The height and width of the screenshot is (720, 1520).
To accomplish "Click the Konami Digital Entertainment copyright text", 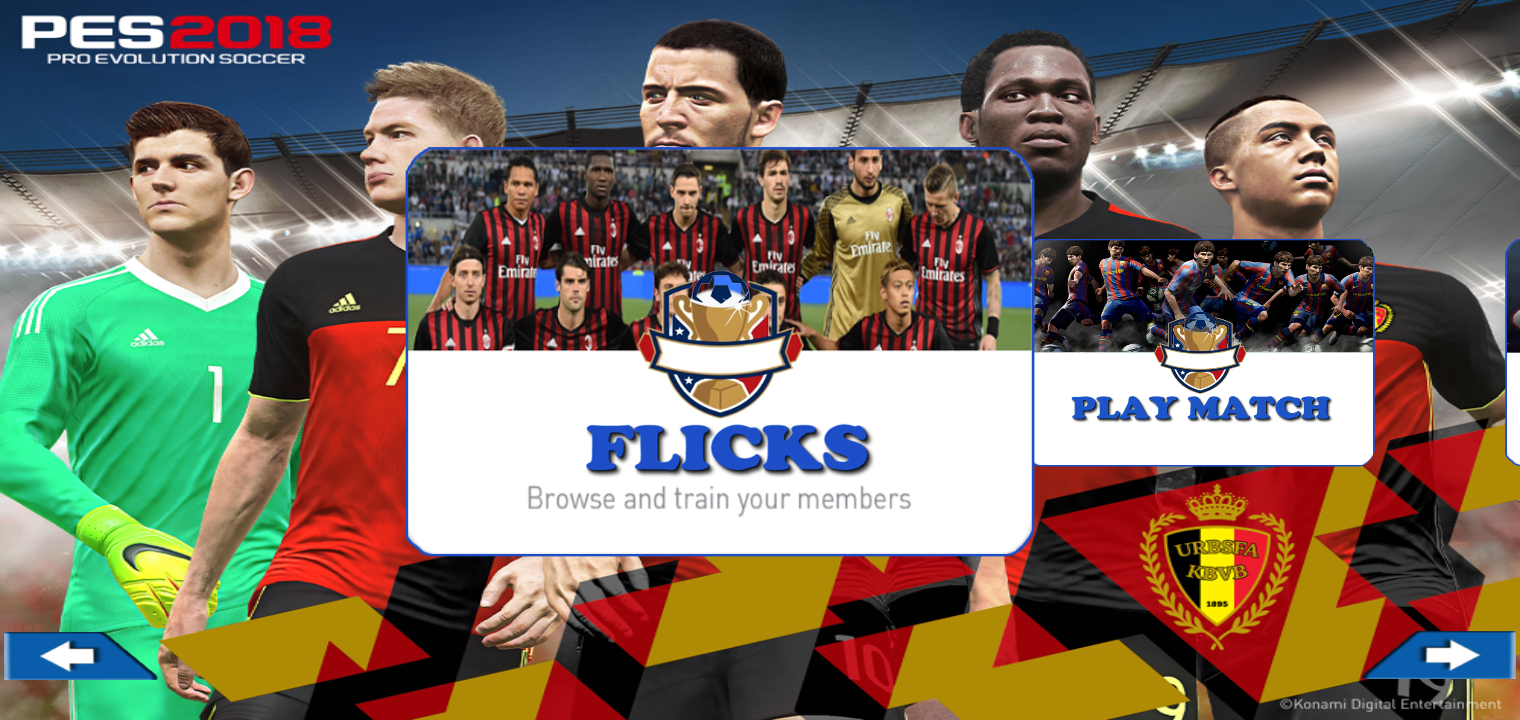I will [1393, 703].
